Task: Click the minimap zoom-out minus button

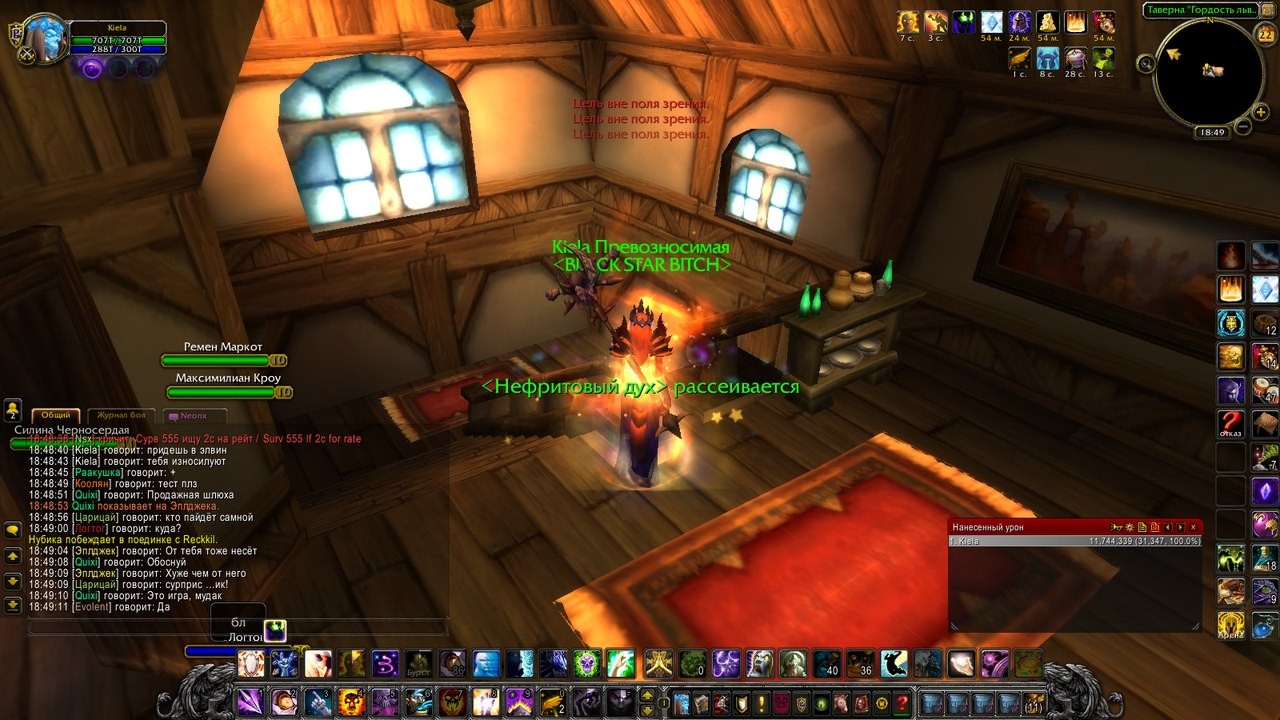Action: (1243, 127)
